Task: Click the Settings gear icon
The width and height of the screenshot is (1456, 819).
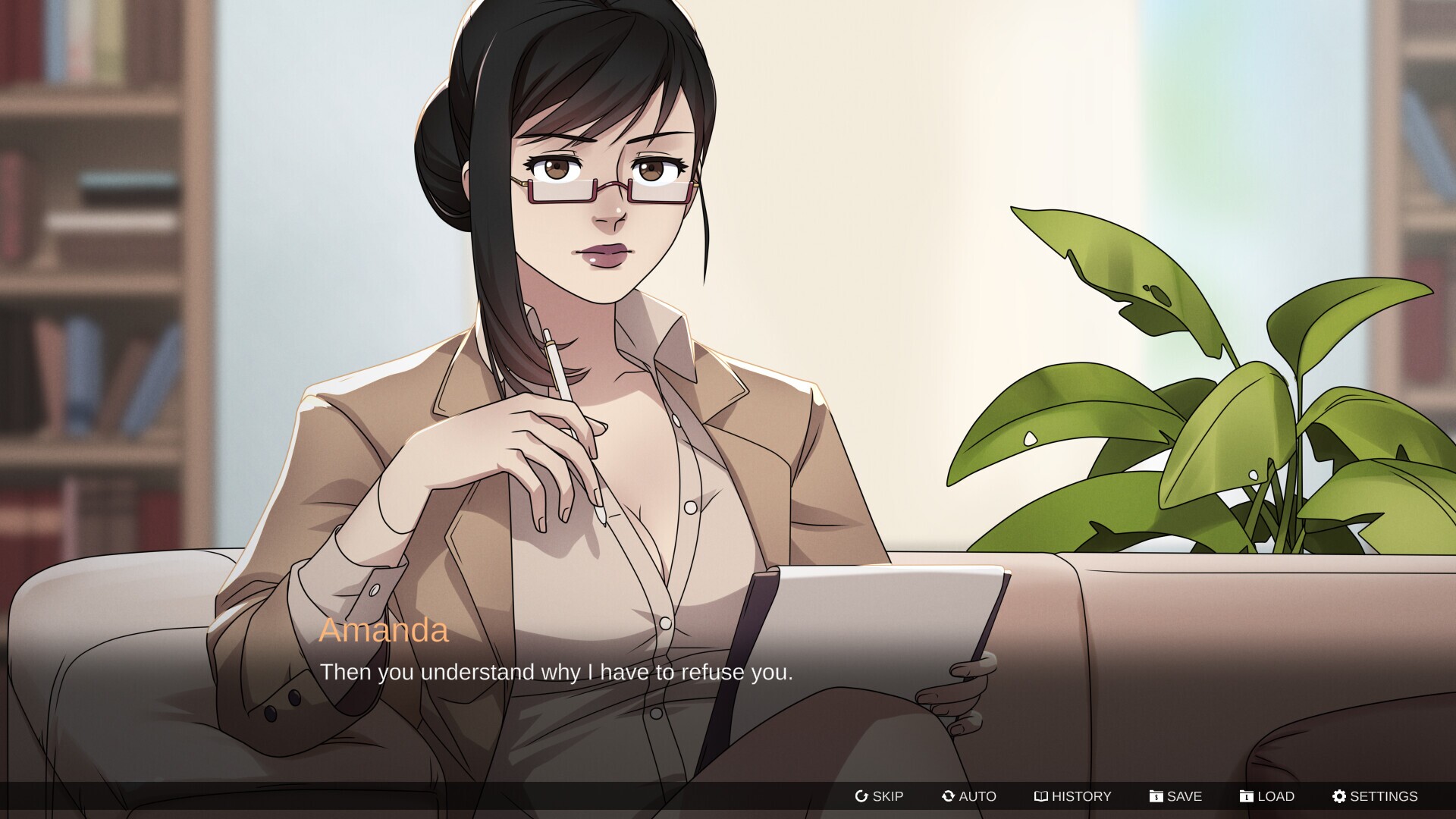Action: click(1341, 796)
